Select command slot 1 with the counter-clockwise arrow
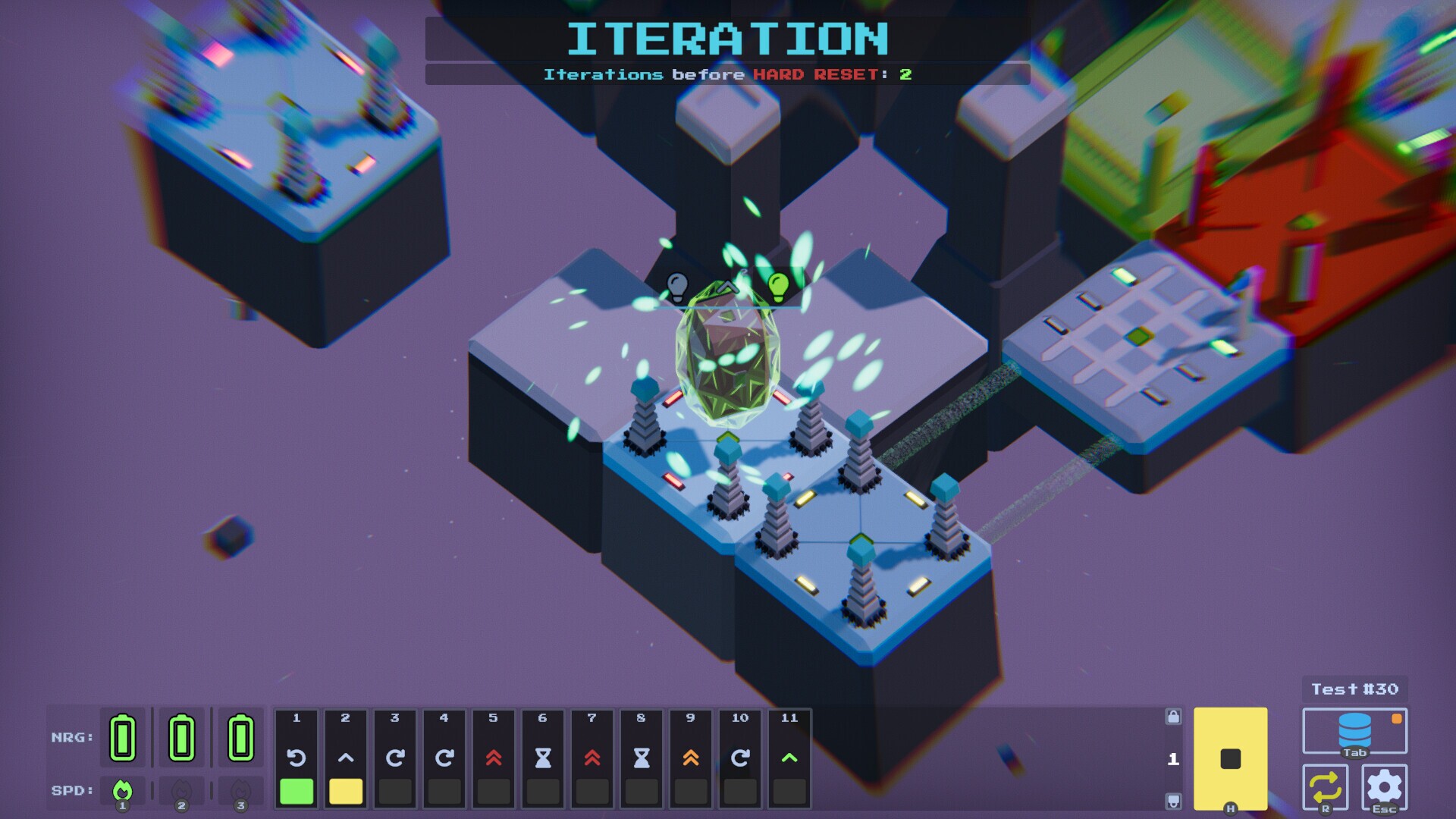Viewport: 1456px width, 819px height. 297,758
